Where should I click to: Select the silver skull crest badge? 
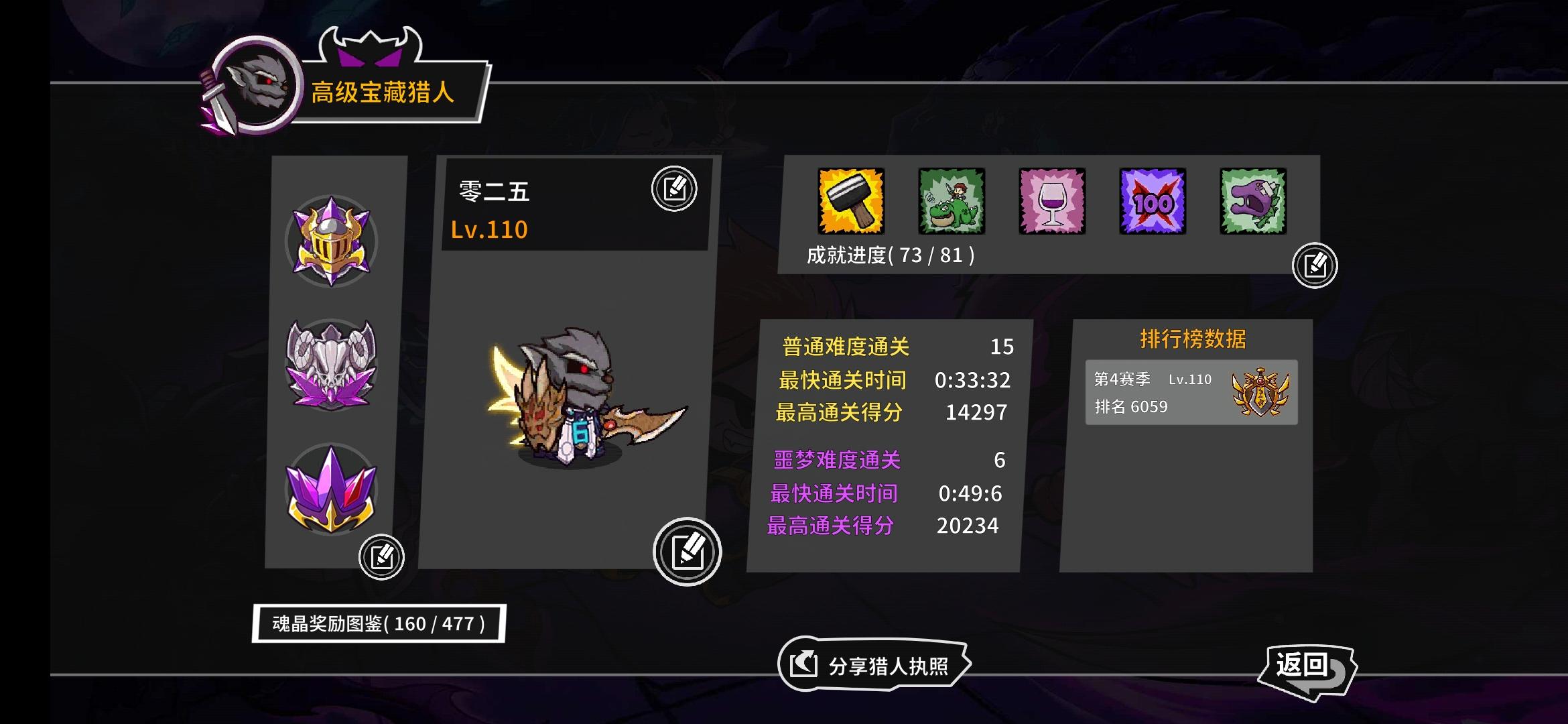tap(333, 365)
